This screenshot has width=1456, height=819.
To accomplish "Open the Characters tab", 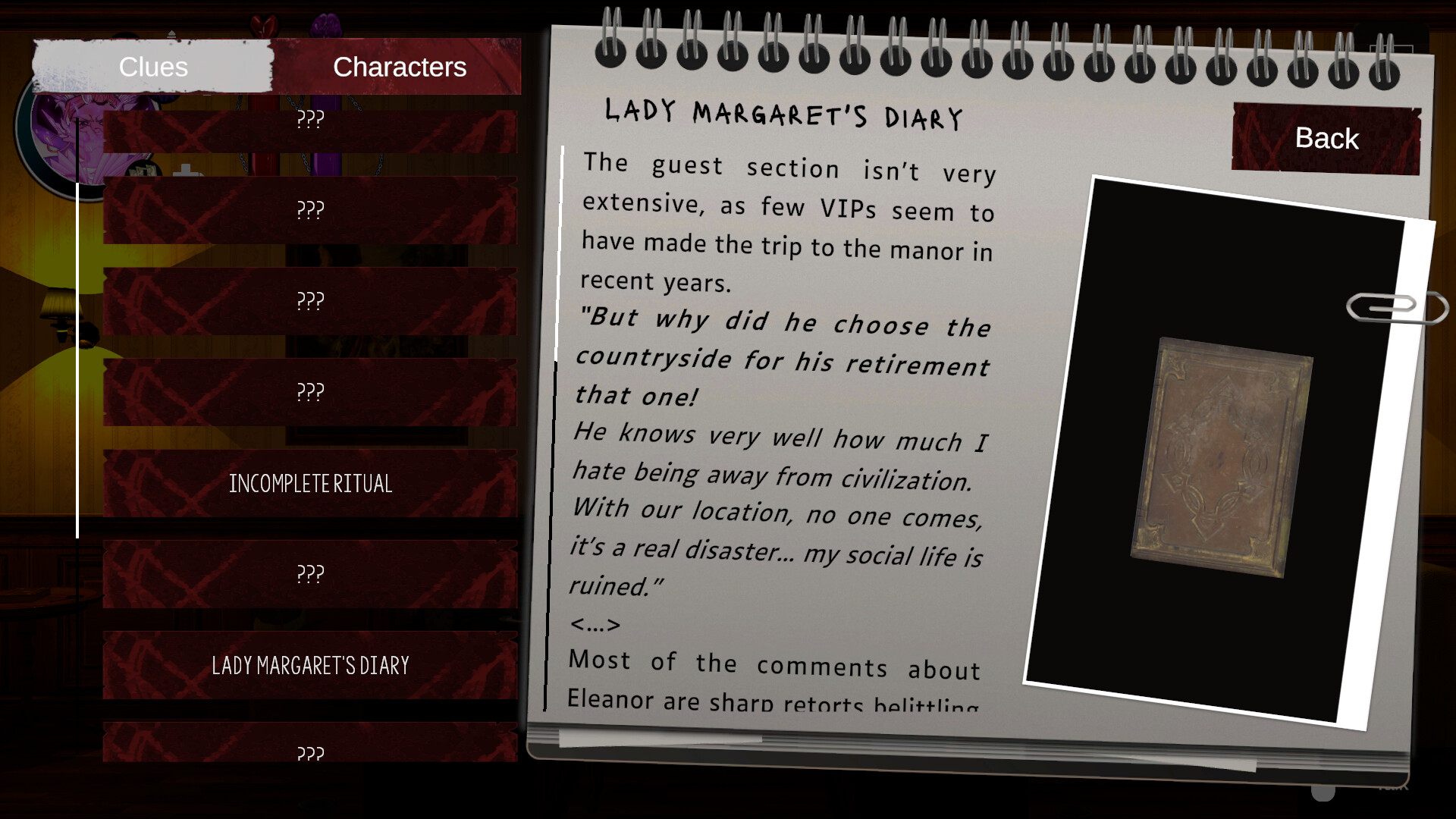I will [x=399, y=67].
